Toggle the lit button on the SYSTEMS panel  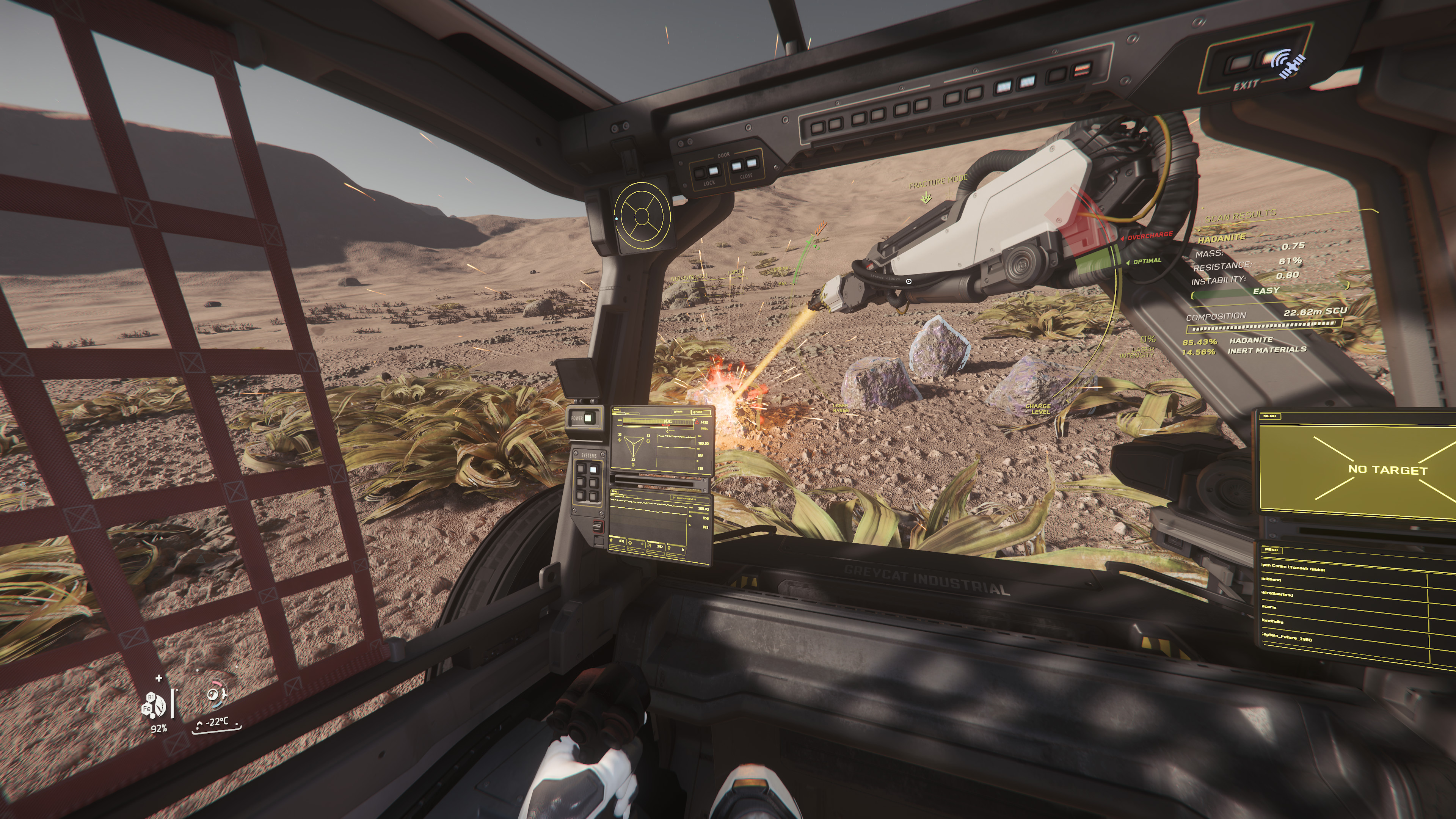pos(593,469)
